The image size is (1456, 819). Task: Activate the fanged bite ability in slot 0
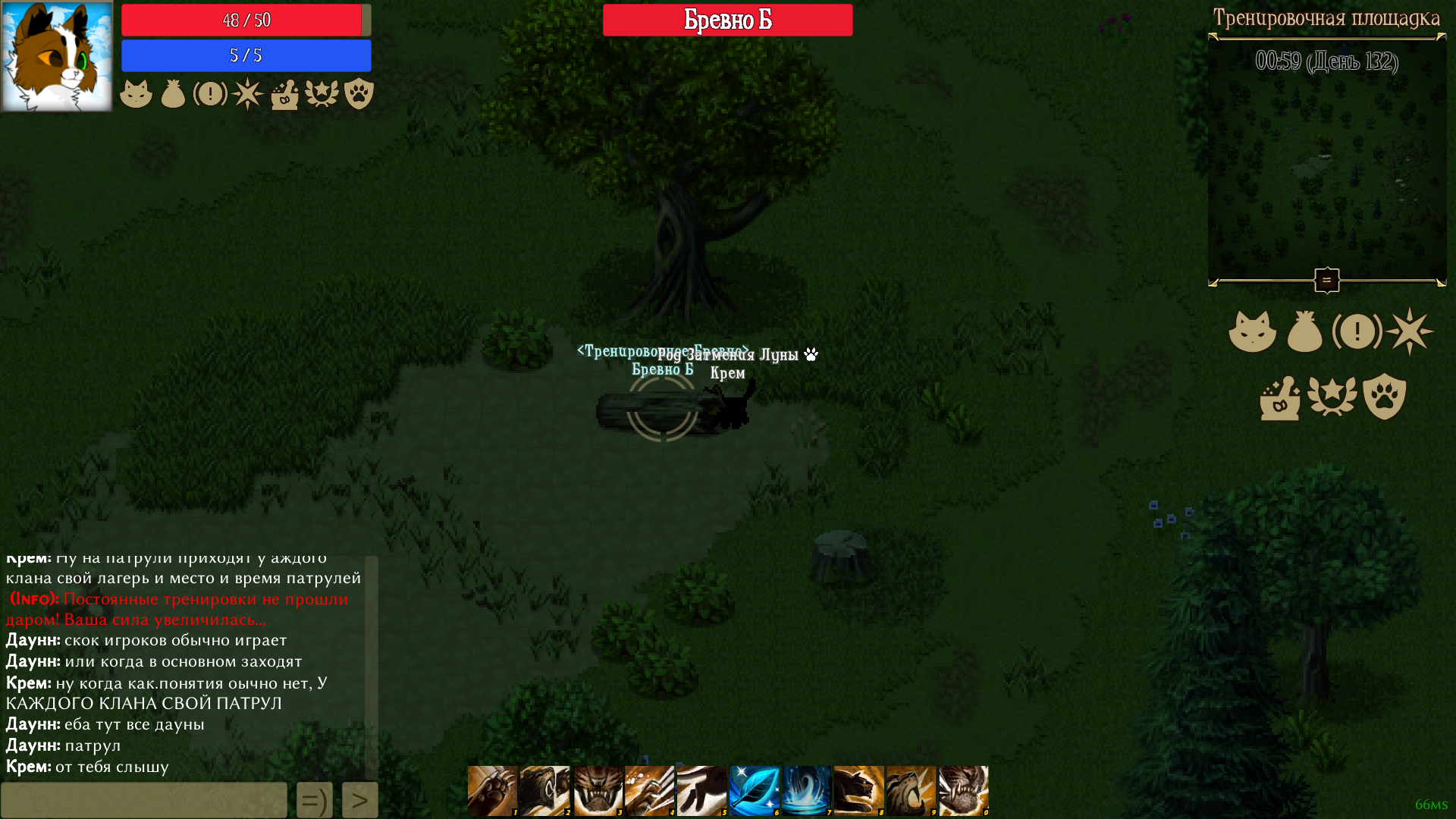click(964, 790)
